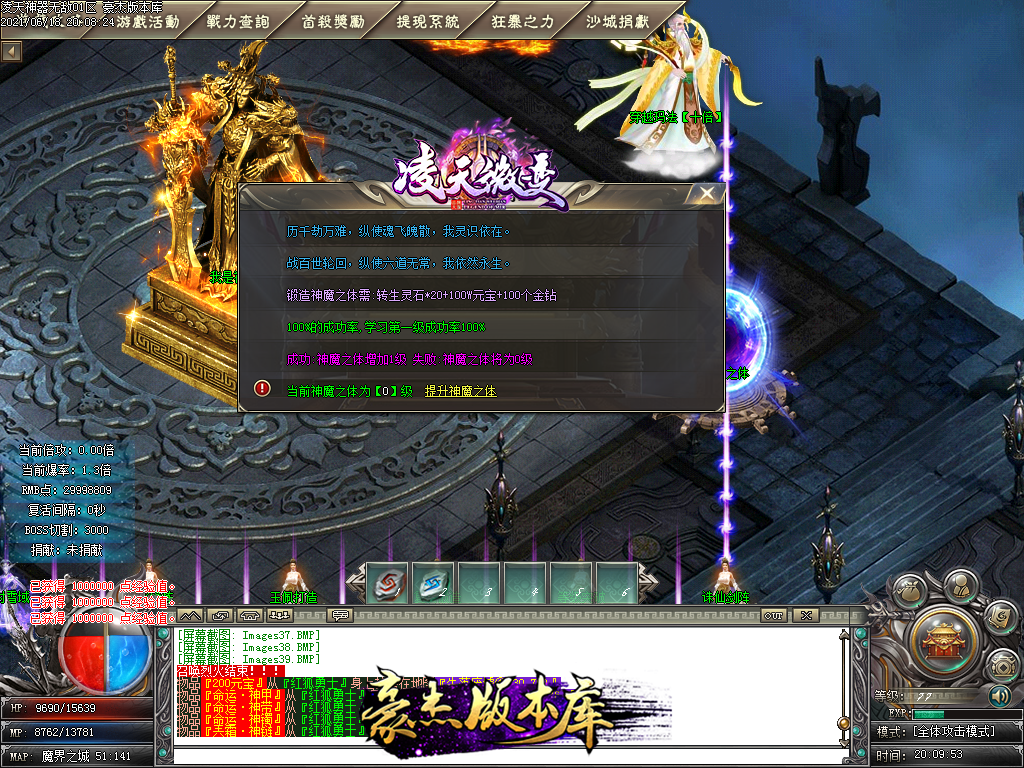1024x768 pixels.
Task: Click the left arrow at the top-left corner
Action: point(12,49)
